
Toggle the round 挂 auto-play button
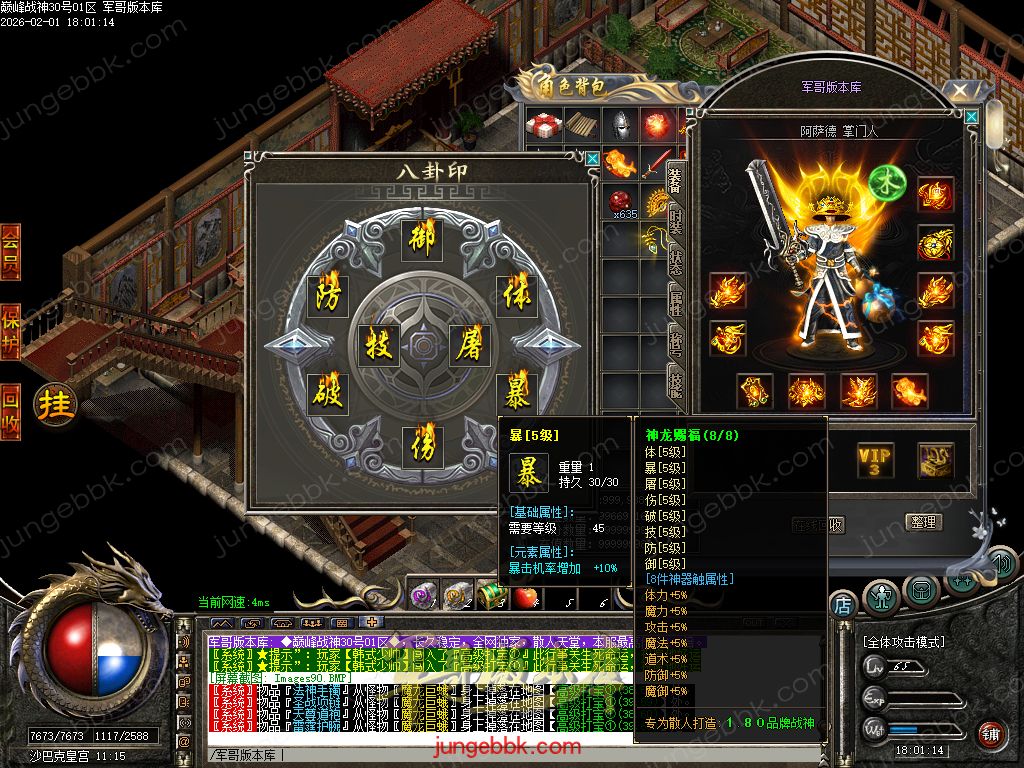56,405
